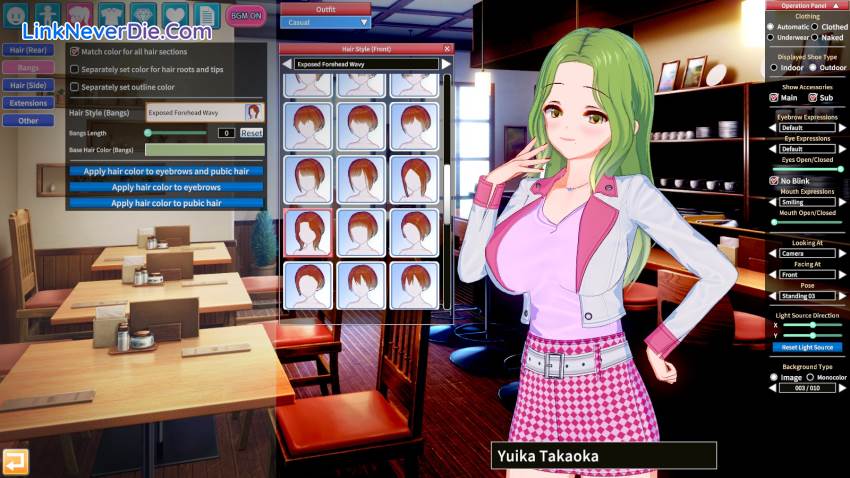Apply hair color to pubic hair only
This screenshot has height=478, width=850.
click(x=166, y=203)
